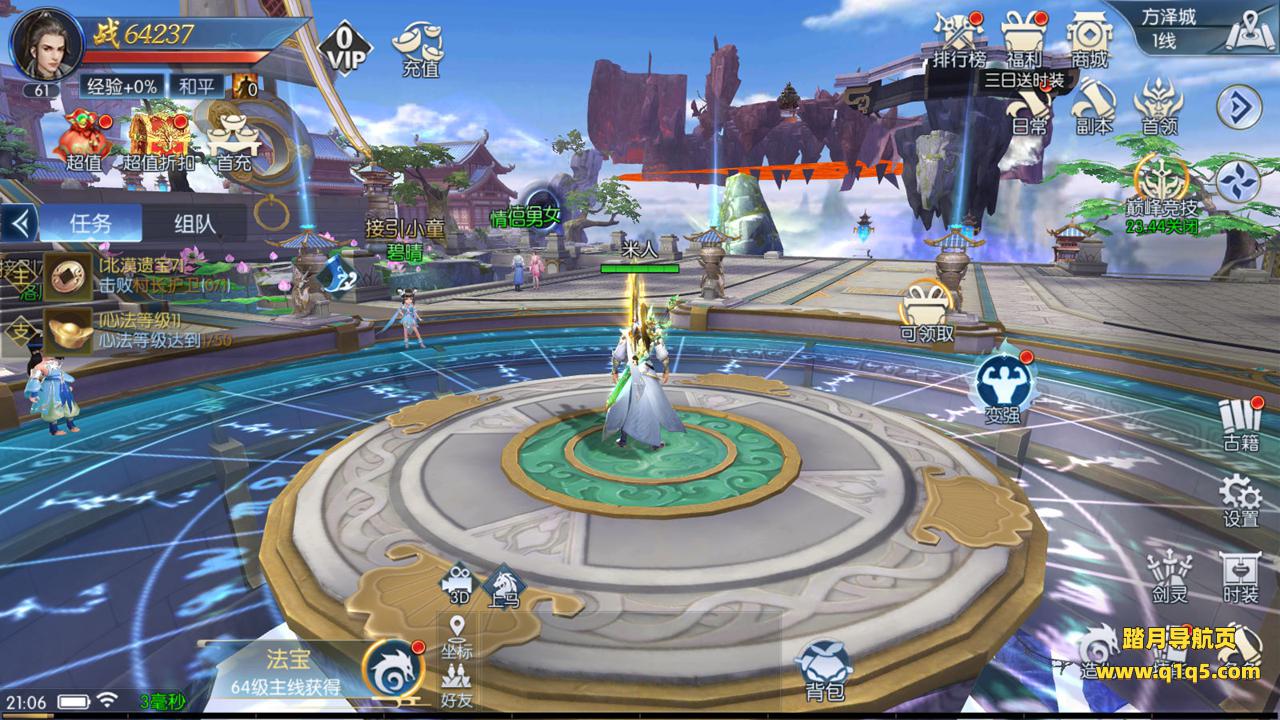Open the 设置 settings gear
Screen dimensions: 1280x720
click(x=1240, y=498)
